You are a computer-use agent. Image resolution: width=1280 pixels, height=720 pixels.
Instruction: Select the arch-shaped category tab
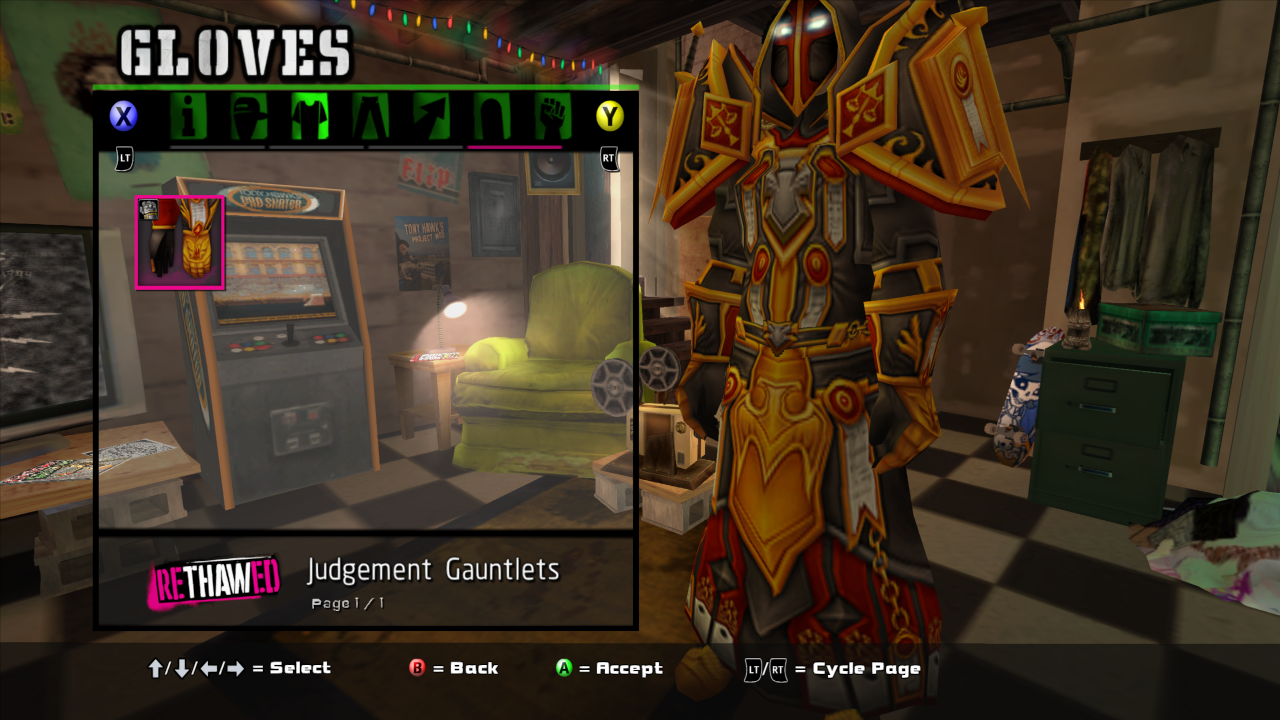491,117
